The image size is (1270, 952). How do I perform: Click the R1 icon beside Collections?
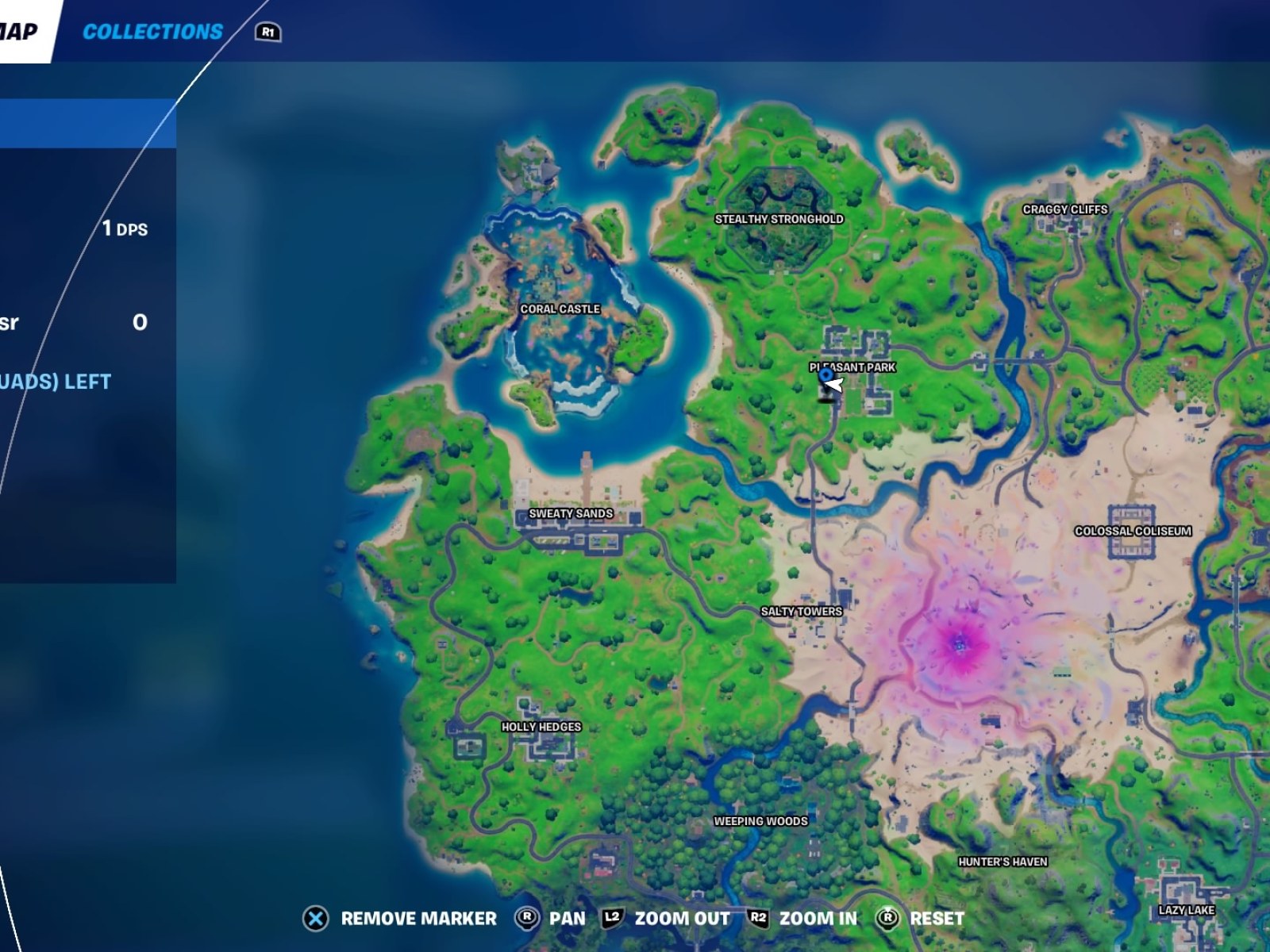267,32
